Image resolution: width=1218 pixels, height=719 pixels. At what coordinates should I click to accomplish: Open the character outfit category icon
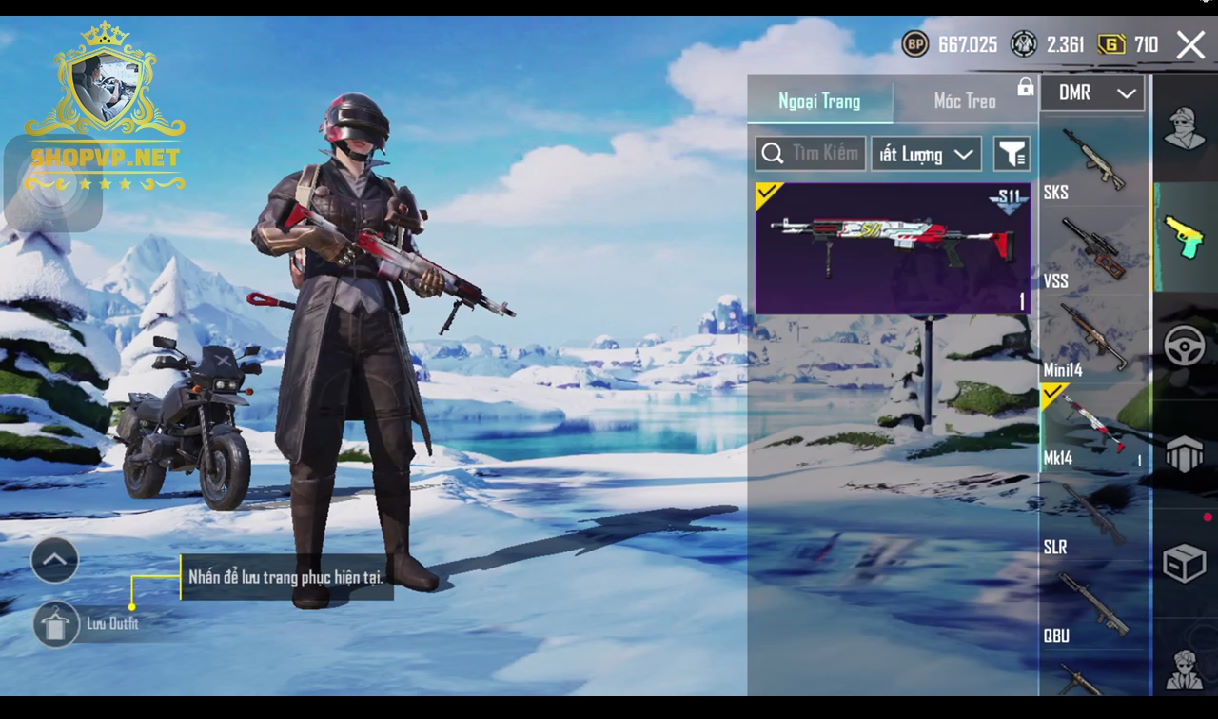1185,128
